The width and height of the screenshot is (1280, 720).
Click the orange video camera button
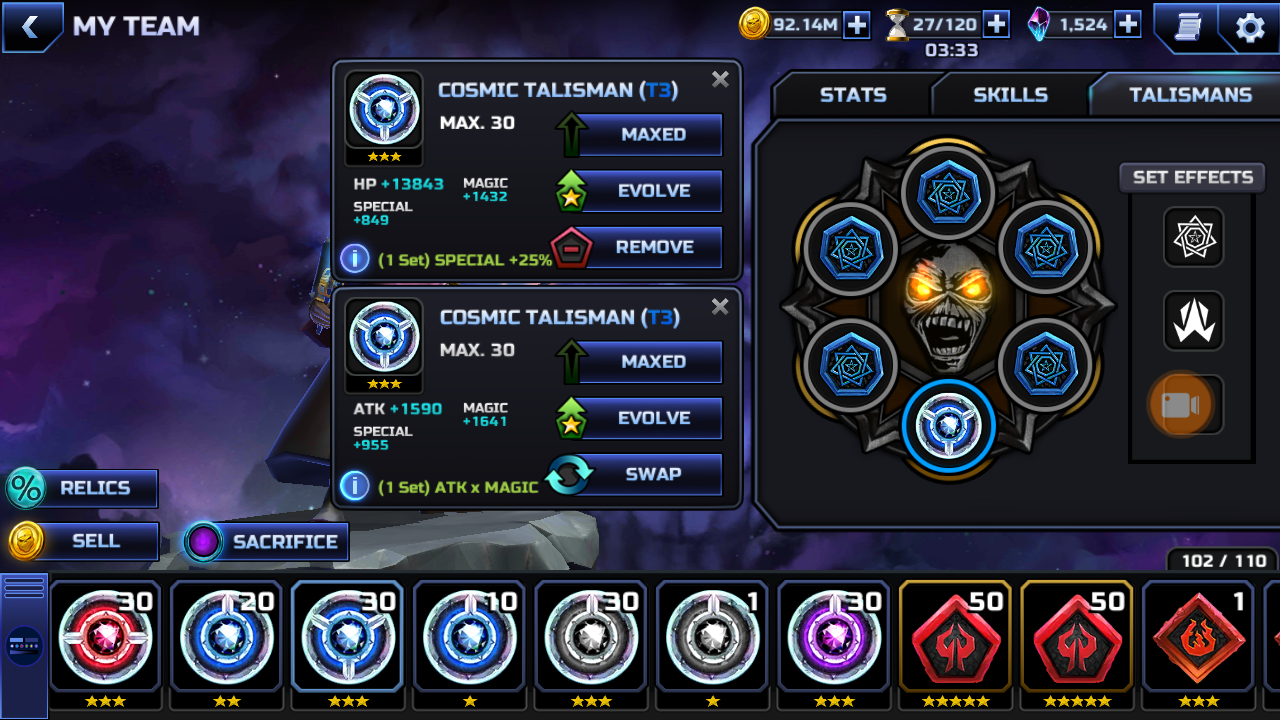[x=1181, y=405]
